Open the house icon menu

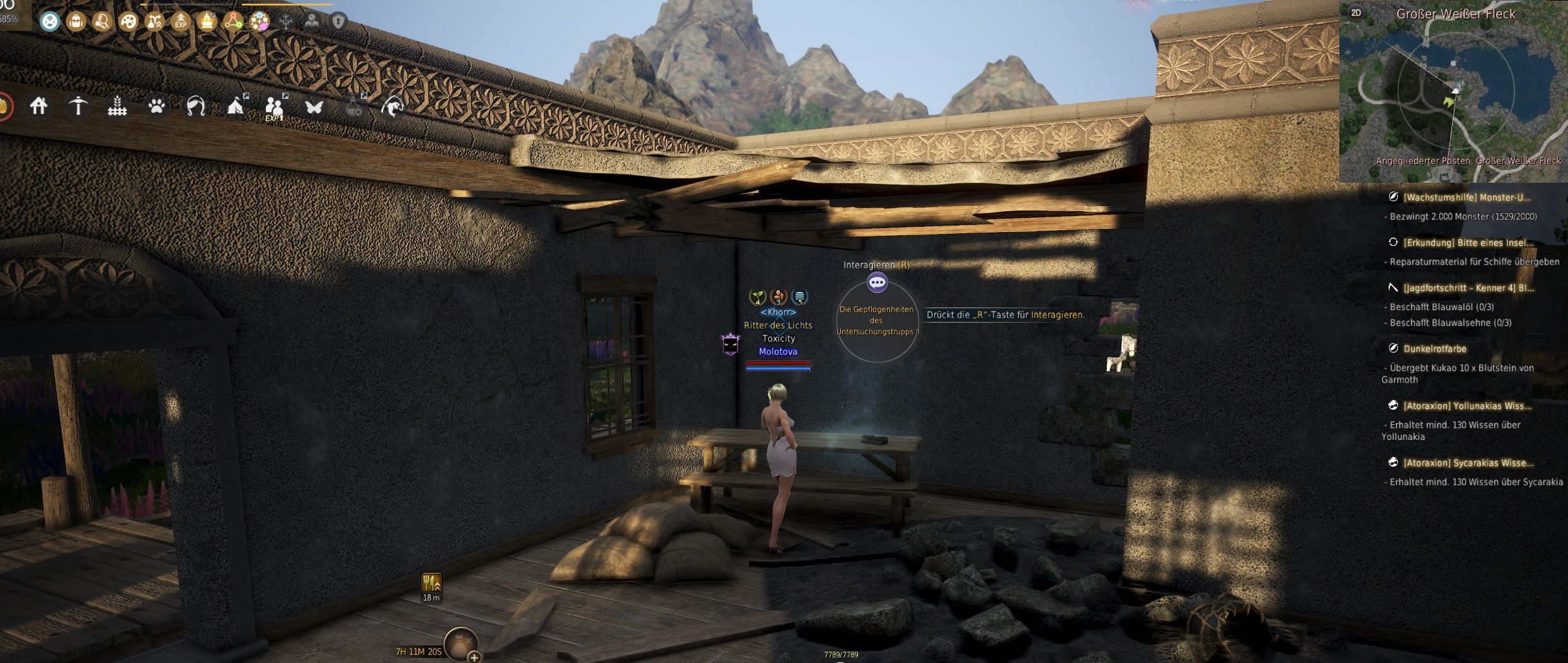(x=38, y=106)
